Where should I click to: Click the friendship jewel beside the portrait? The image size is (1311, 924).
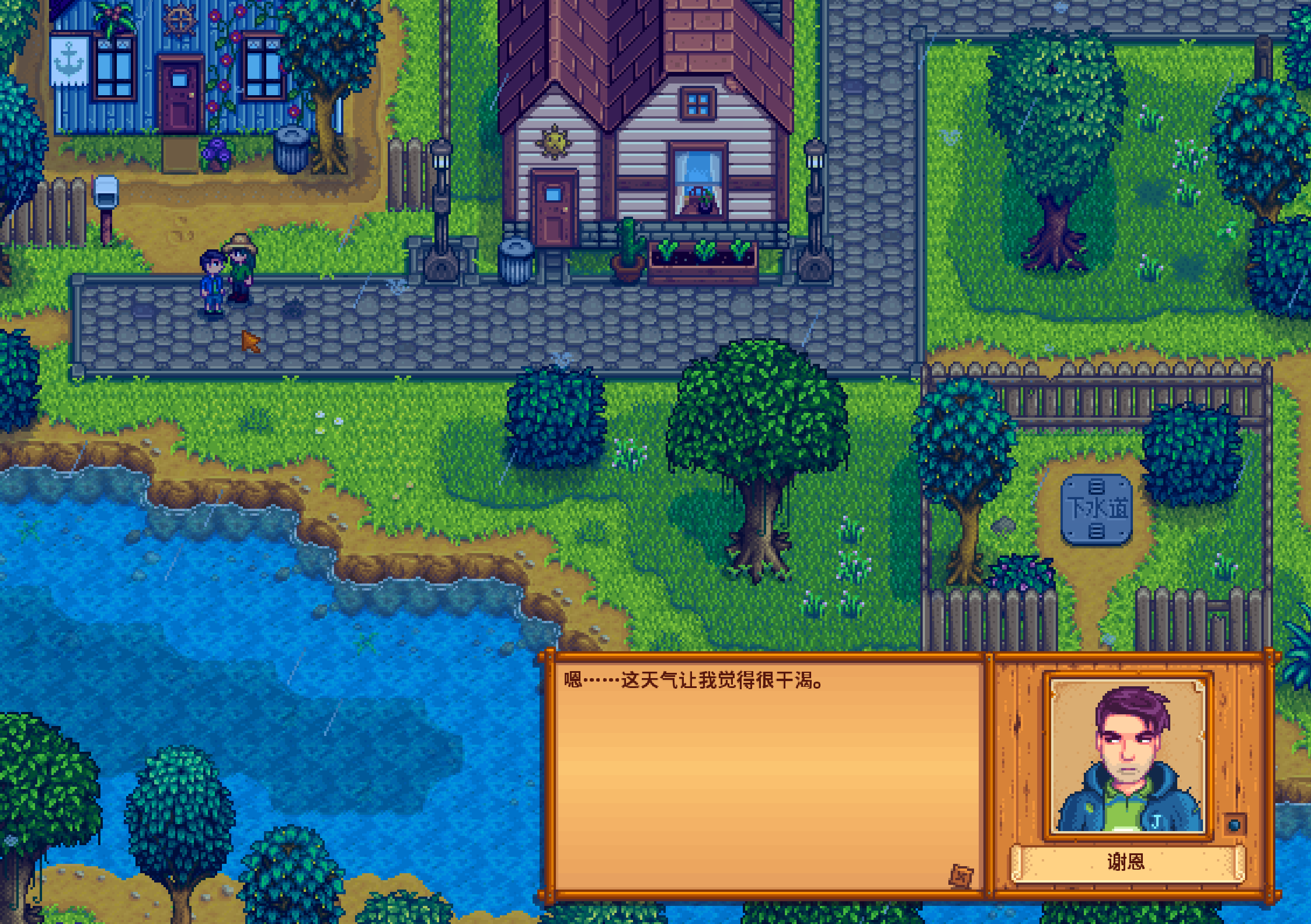(1234, 825)
